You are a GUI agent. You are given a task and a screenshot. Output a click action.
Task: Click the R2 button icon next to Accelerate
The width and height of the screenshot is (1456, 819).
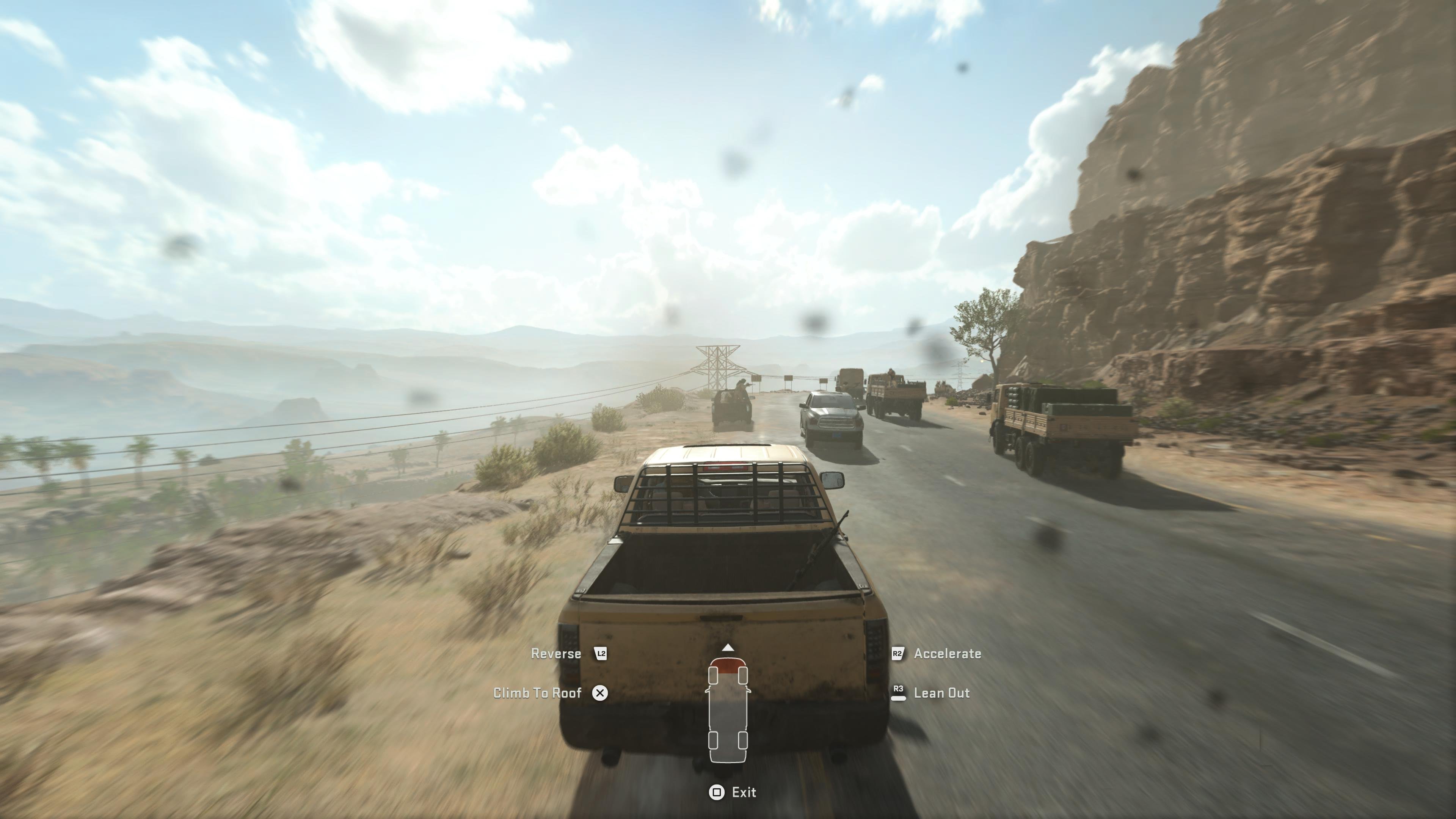[897, 653]
